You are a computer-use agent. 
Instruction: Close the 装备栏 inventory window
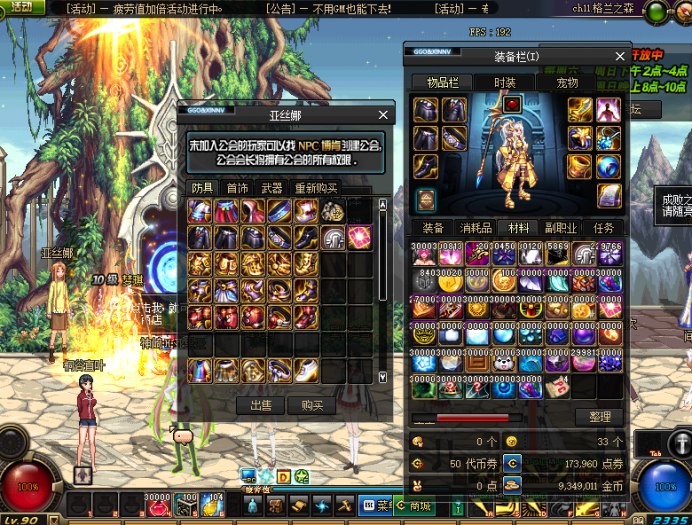tap(621, 56)
